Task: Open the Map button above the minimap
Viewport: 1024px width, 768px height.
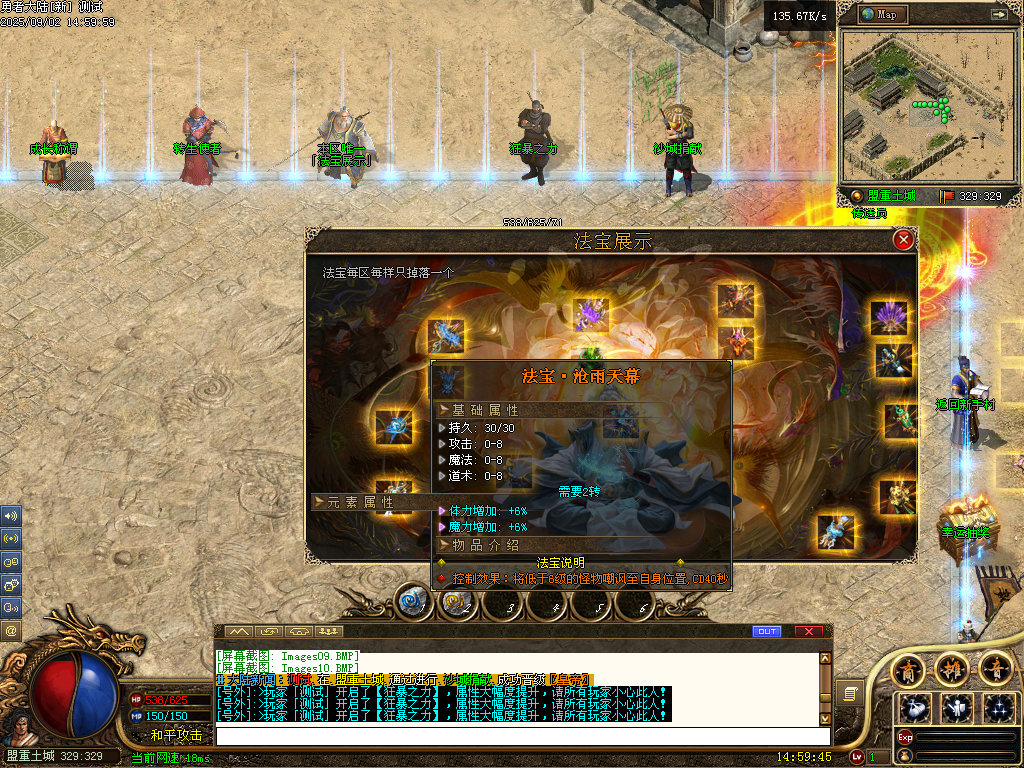Action: 880,14
